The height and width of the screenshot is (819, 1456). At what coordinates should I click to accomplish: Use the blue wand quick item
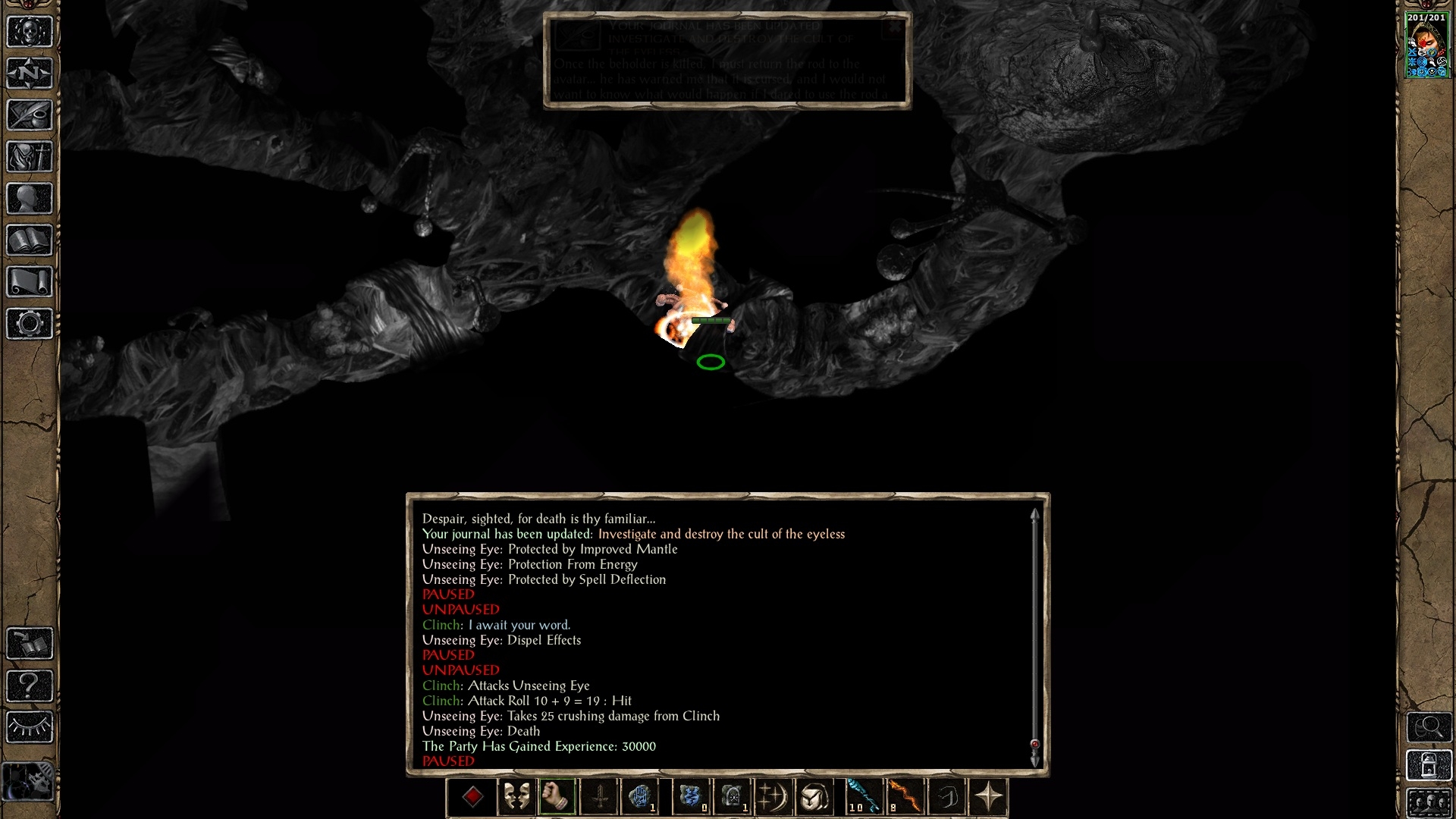864,797
